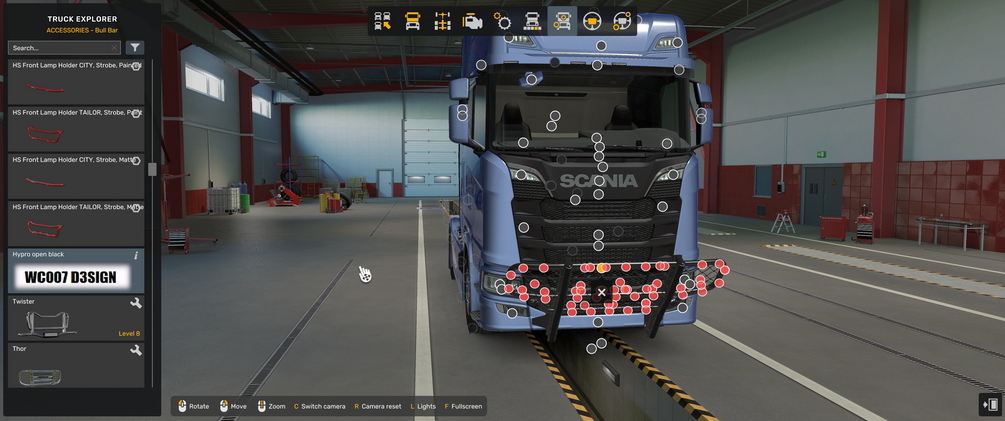Switch to the yellow truck cabin category

pos(412,21)
